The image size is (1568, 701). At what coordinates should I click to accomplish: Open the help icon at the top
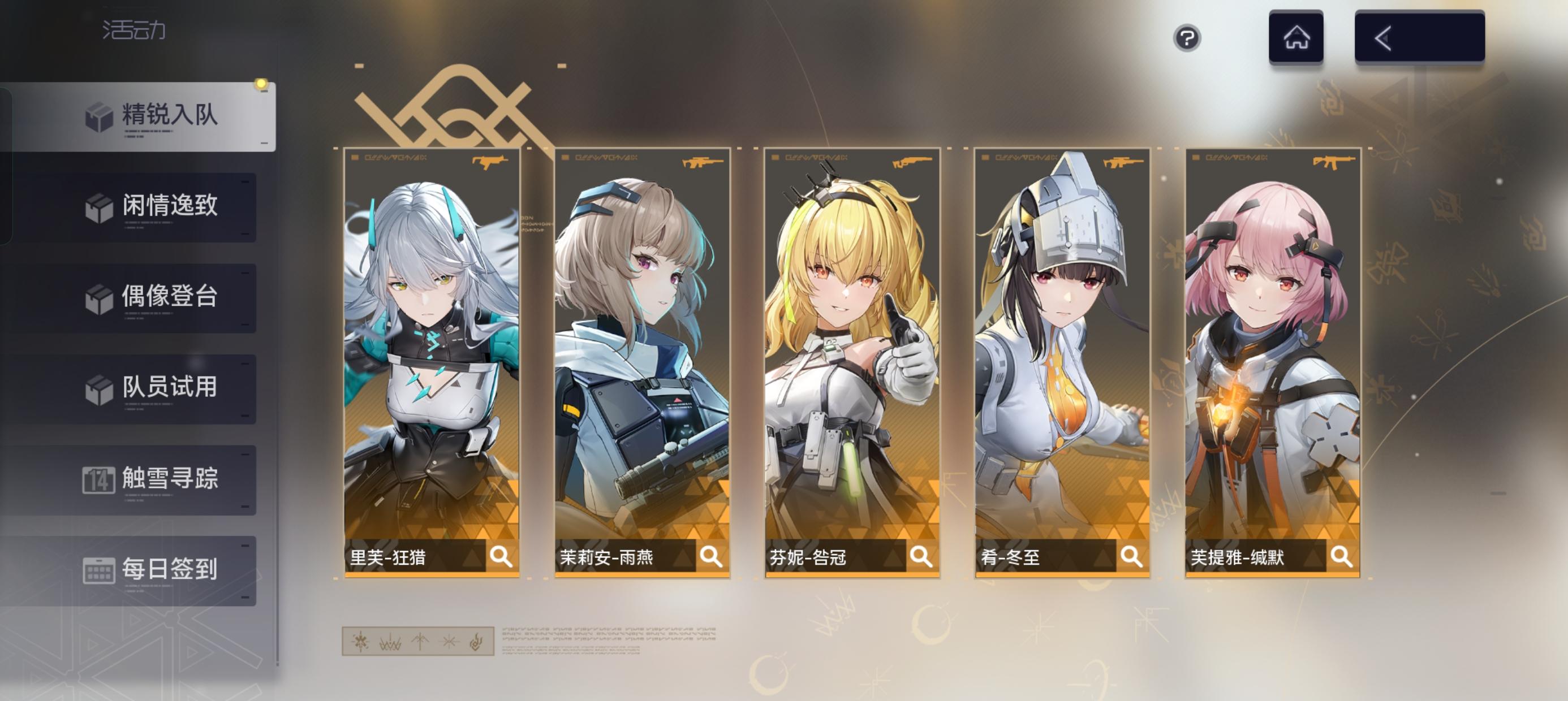1186,40
